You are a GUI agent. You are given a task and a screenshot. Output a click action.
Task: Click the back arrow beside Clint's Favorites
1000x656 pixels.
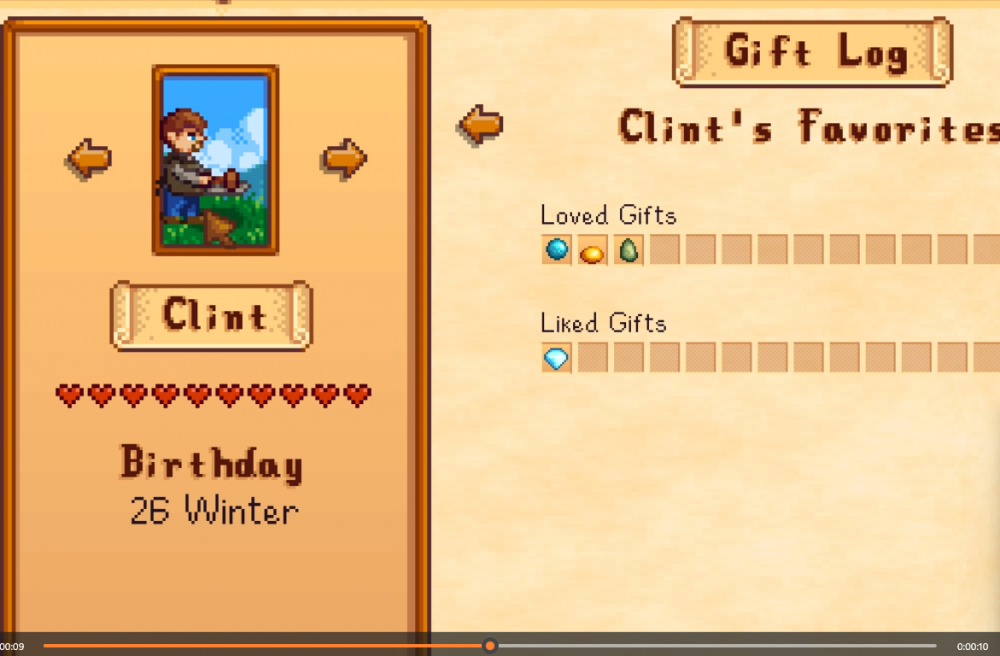pyautogui.click(x=480, y=125)
